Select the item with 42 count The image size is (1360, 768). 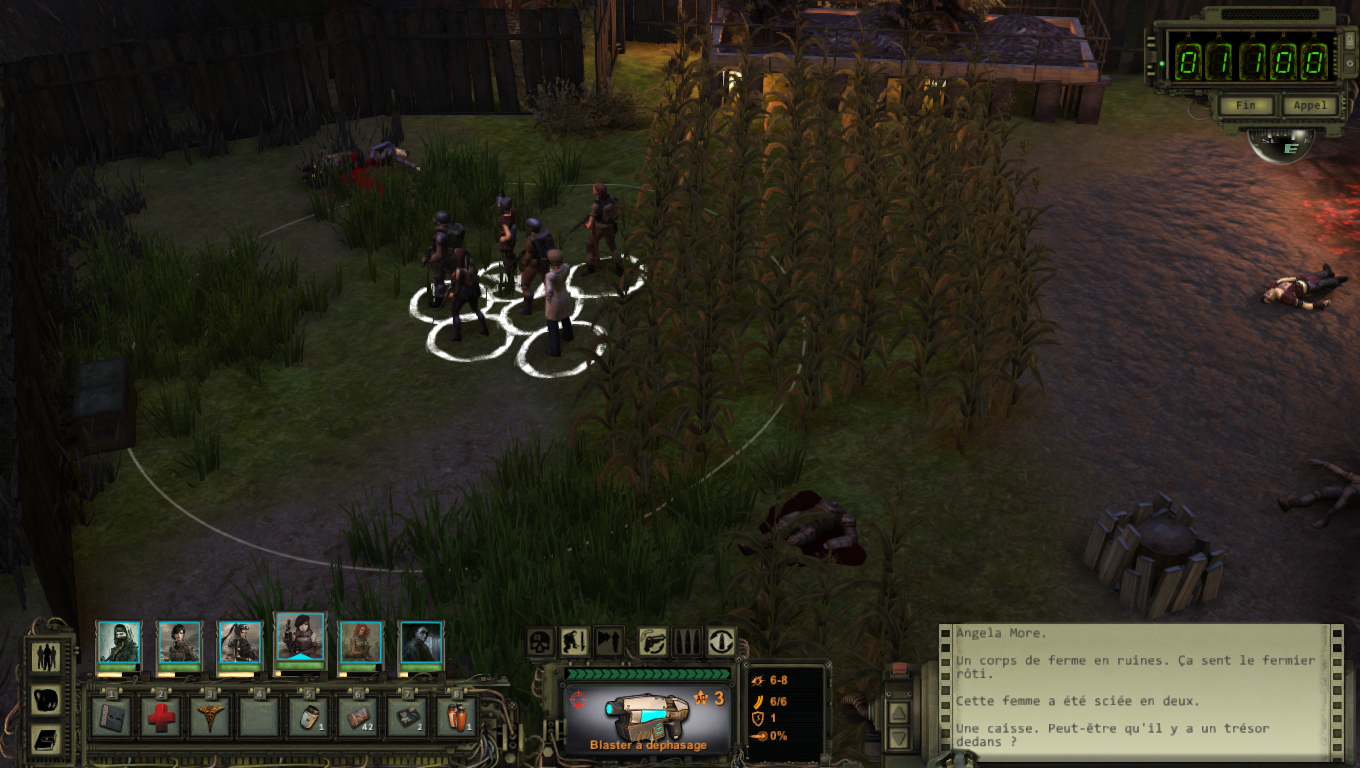[357, 717]
